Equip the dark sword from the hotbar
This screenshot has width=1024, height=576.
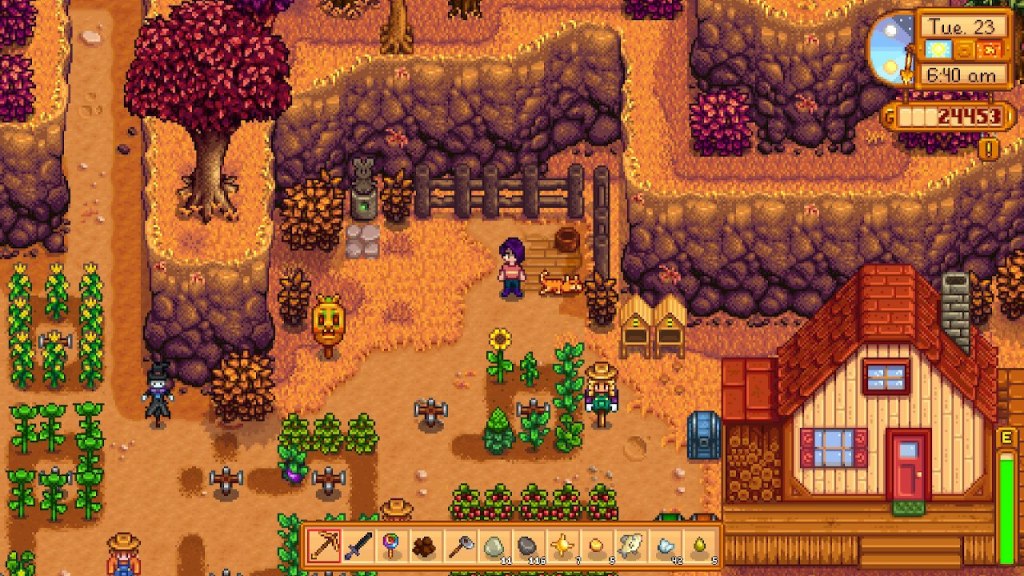coord(358,546)
